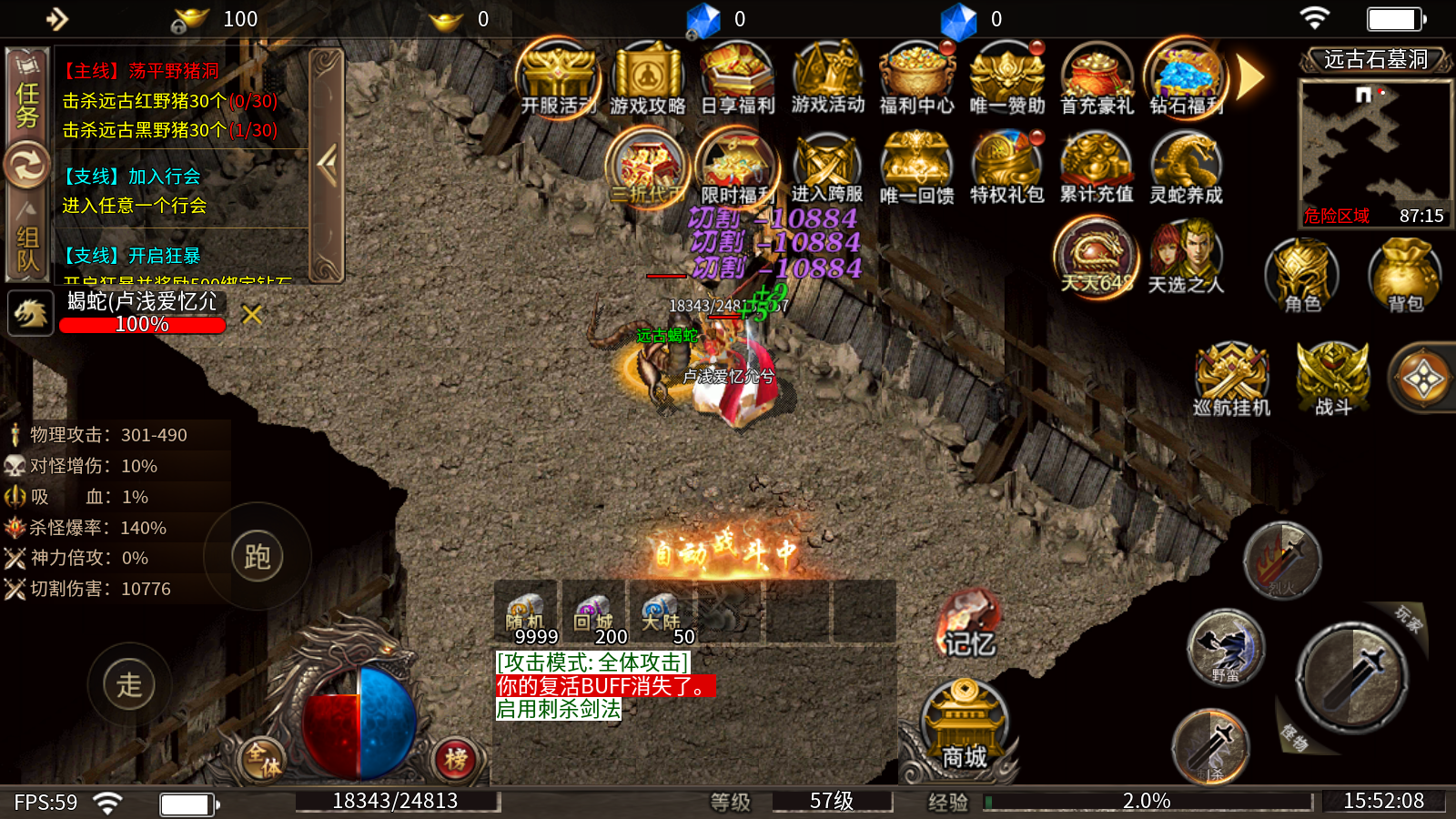The width and height of the screenshot is (1456, 819).
Task: Tap the 战斗 battle button
Action: click(1332, 379)
